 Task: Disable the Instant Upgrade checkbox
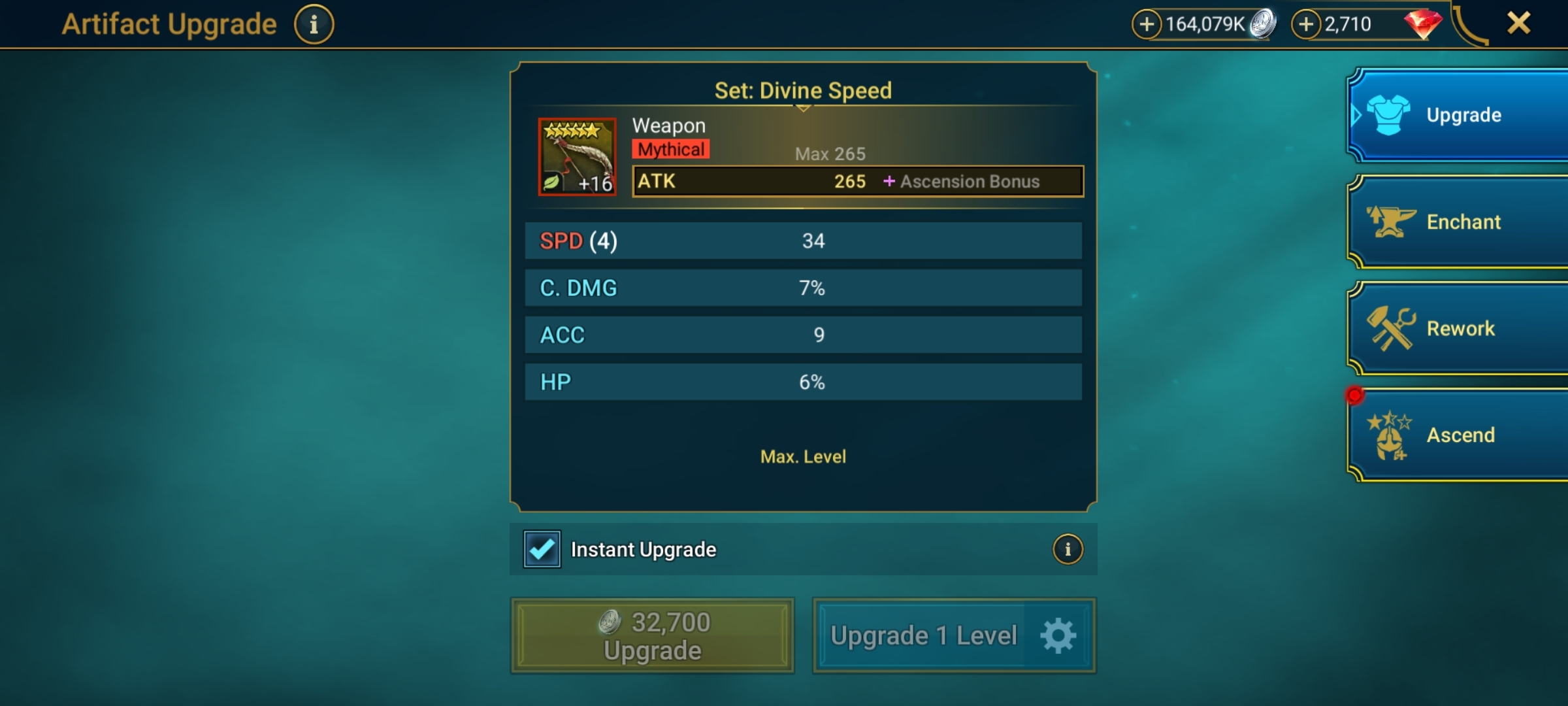[540, 549]
